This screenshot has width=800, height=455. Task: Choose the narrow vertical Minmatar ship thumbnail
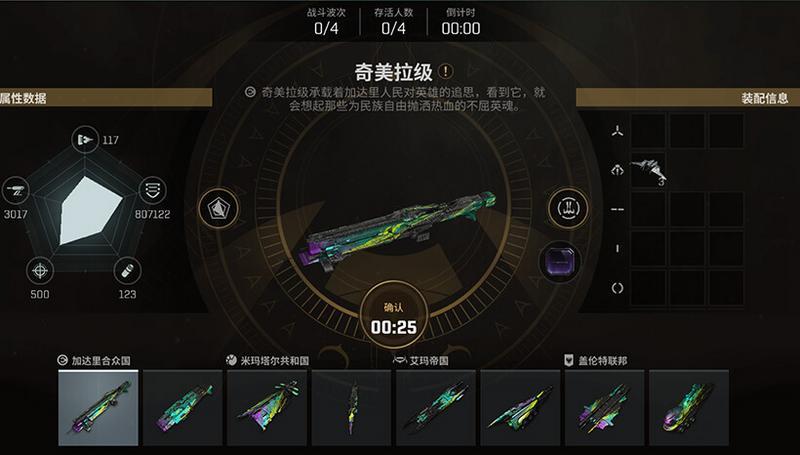point(351,407)
